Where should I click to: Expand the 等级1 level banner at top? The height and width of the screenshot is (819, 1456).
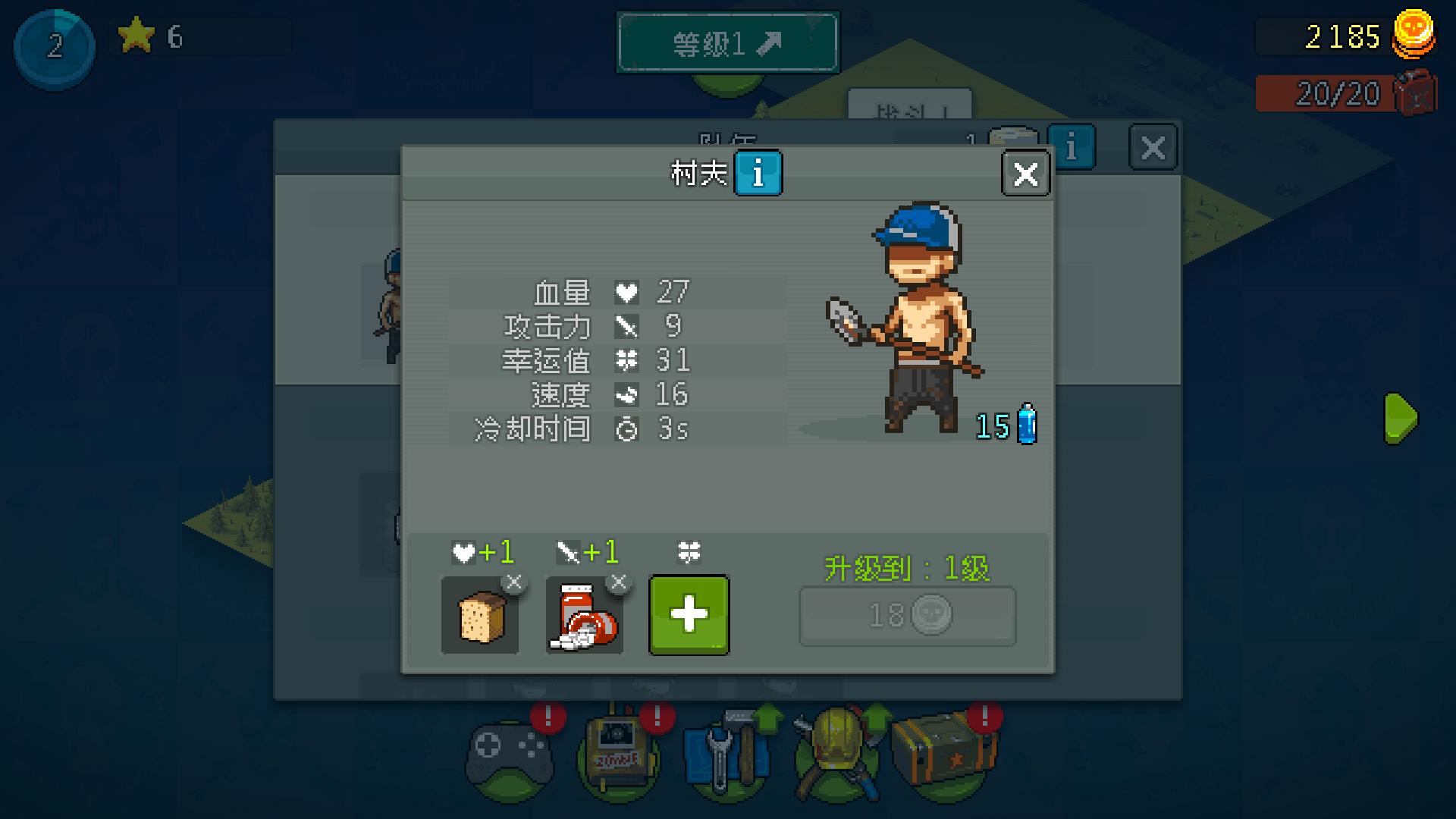click(727, 42)
